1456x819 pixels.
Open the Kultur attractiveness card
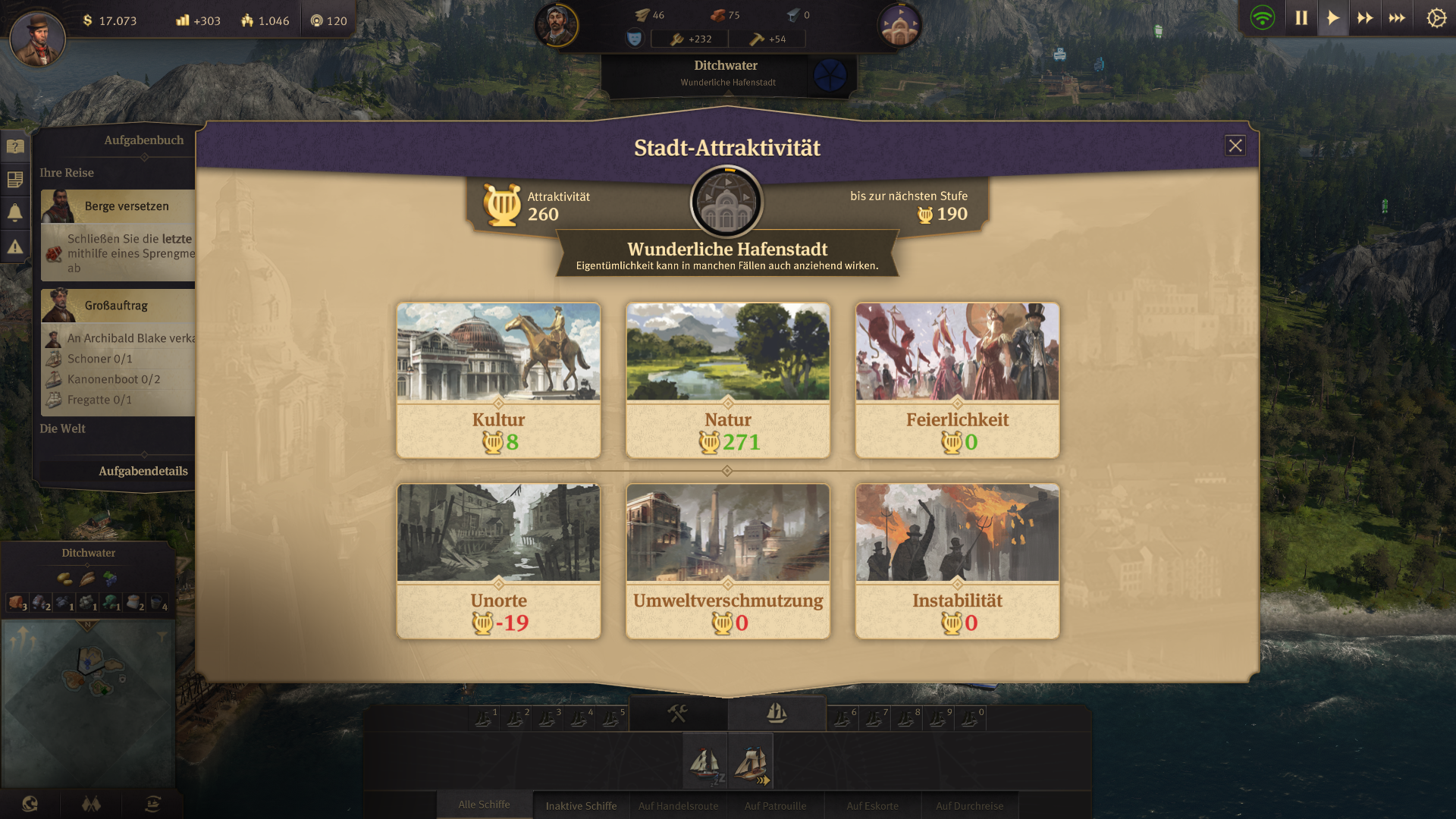pos(498,380)
